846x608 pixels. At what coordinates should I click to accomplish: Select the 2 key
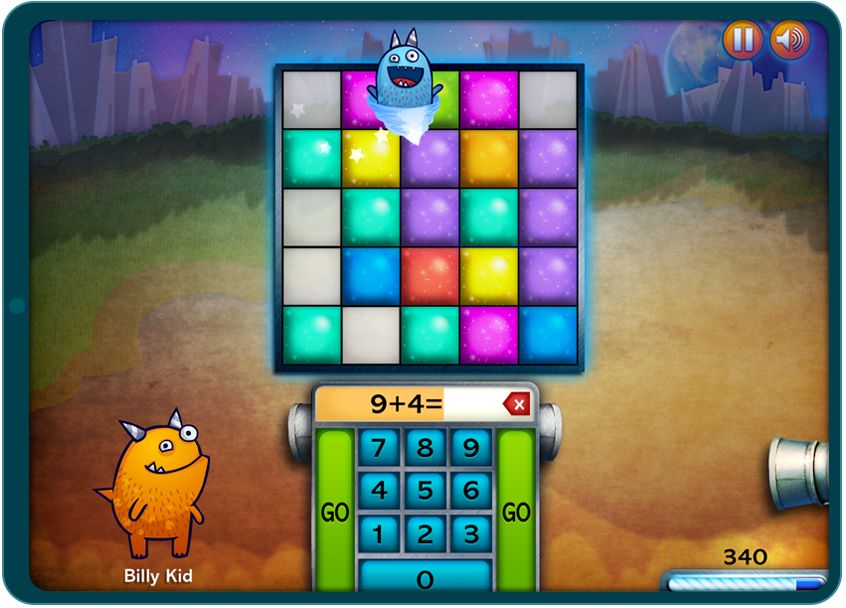point(425,533)
